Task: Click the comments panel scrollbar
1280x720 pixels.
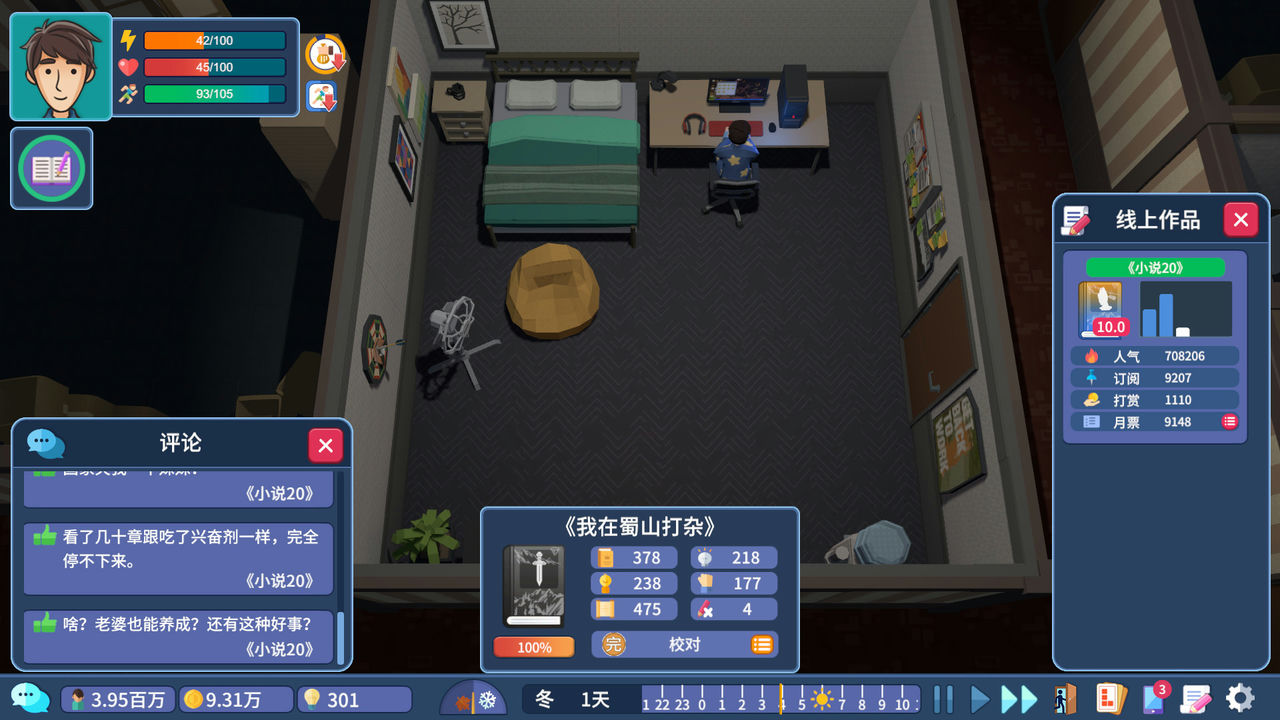Action: click(x=340, y=638)
